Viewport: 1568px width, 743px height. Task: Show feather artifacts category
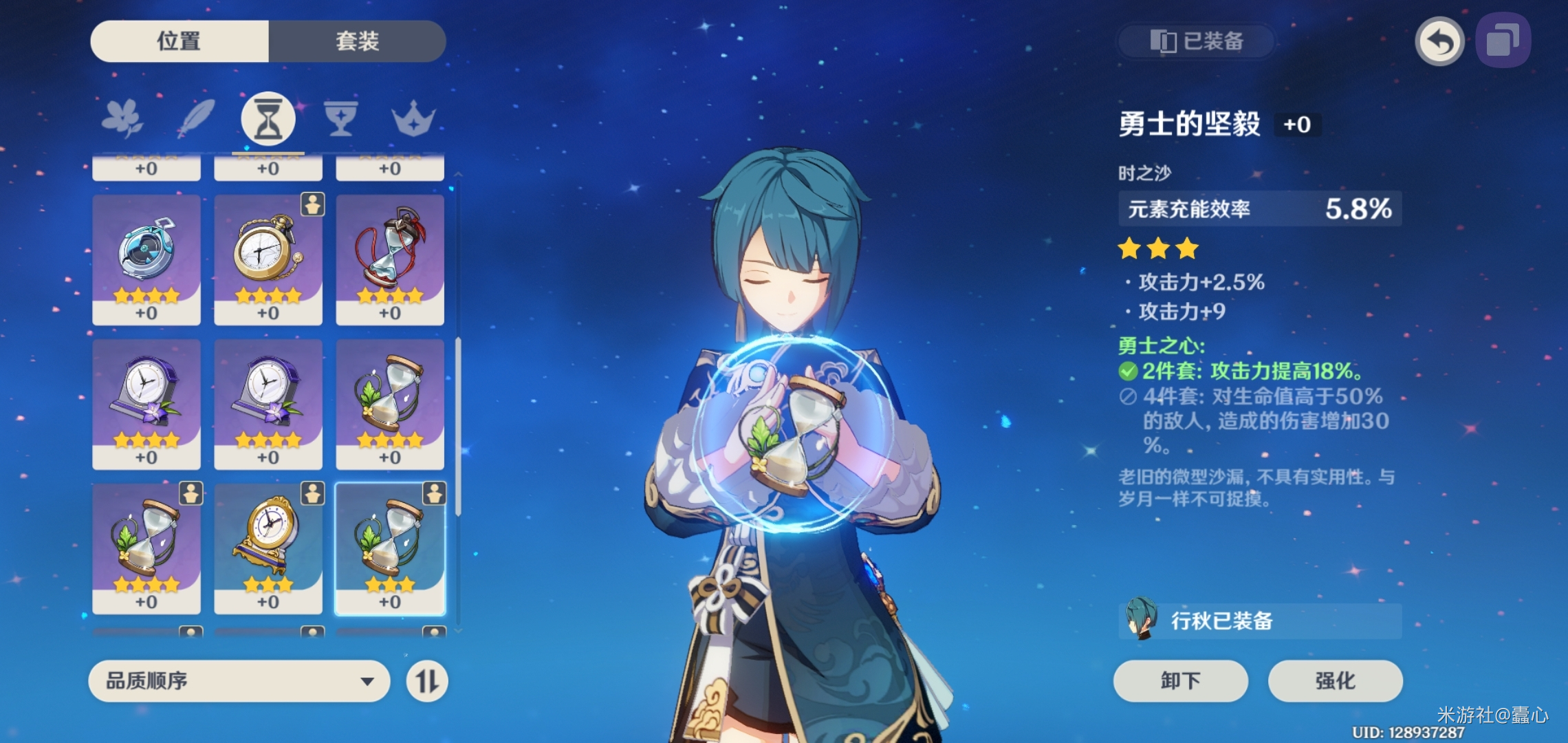196,119
